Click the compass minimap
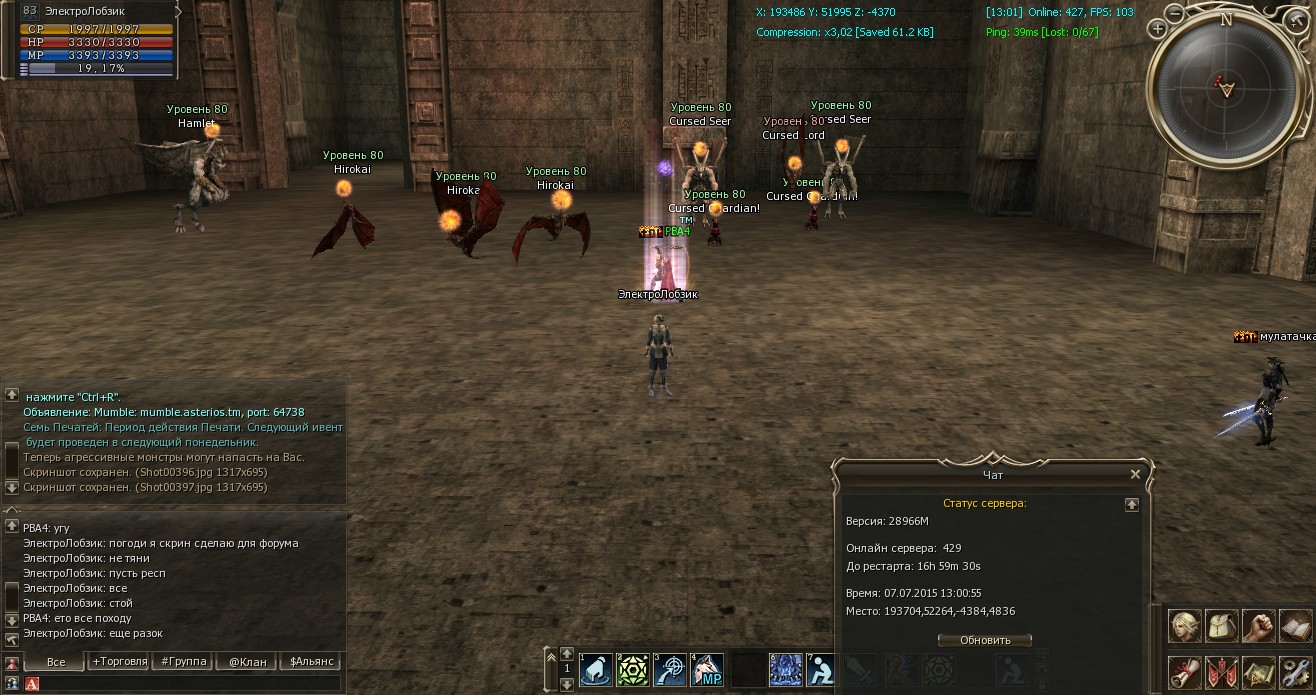Screen dimensions: 1316x695 click(1226, 86)
